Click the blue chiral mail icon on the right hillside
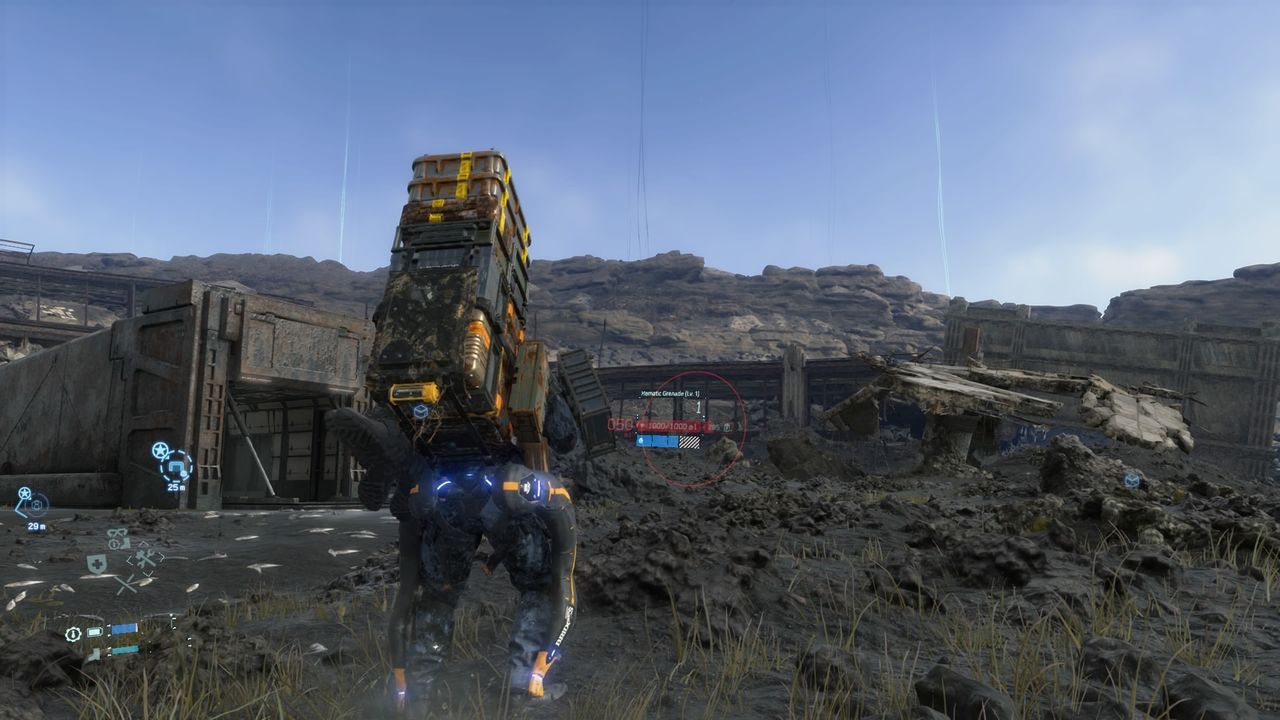The height and width of the screenshot is (720, 1280). coord(1132,480)
